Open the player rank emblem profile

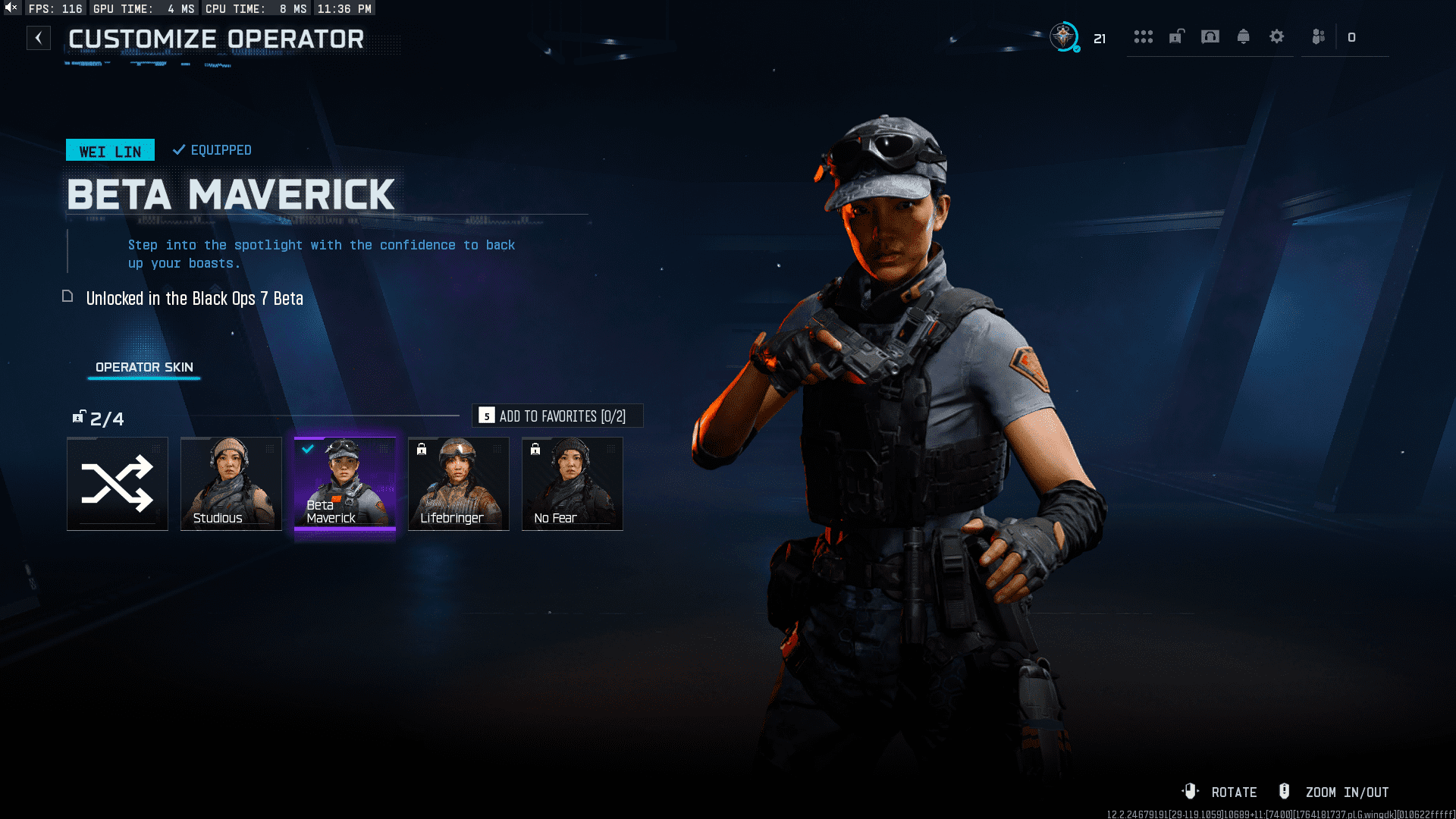click(x=1064, y=36)
